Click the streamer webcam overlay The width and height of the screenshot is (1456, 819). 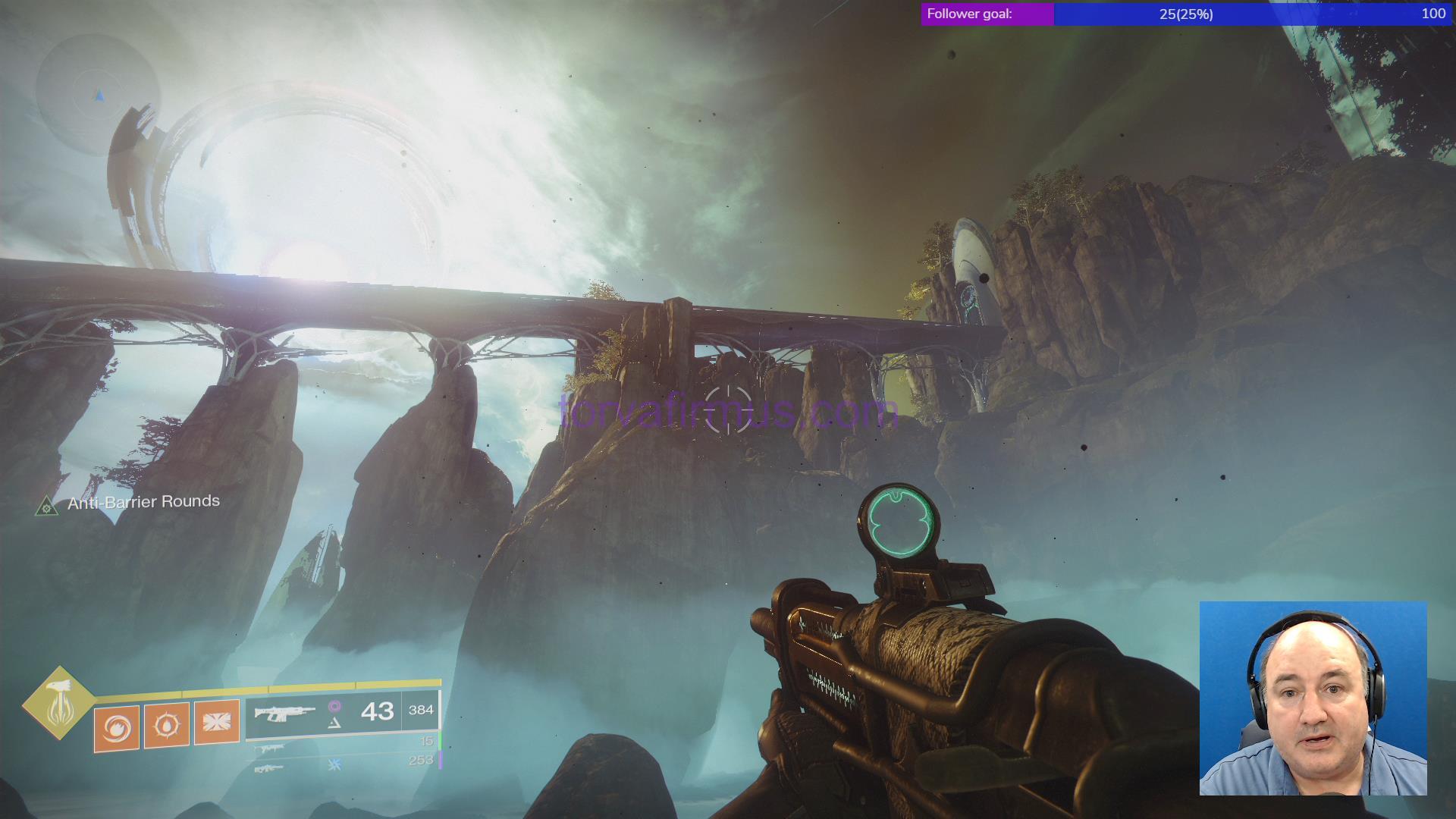(1313, 698)
